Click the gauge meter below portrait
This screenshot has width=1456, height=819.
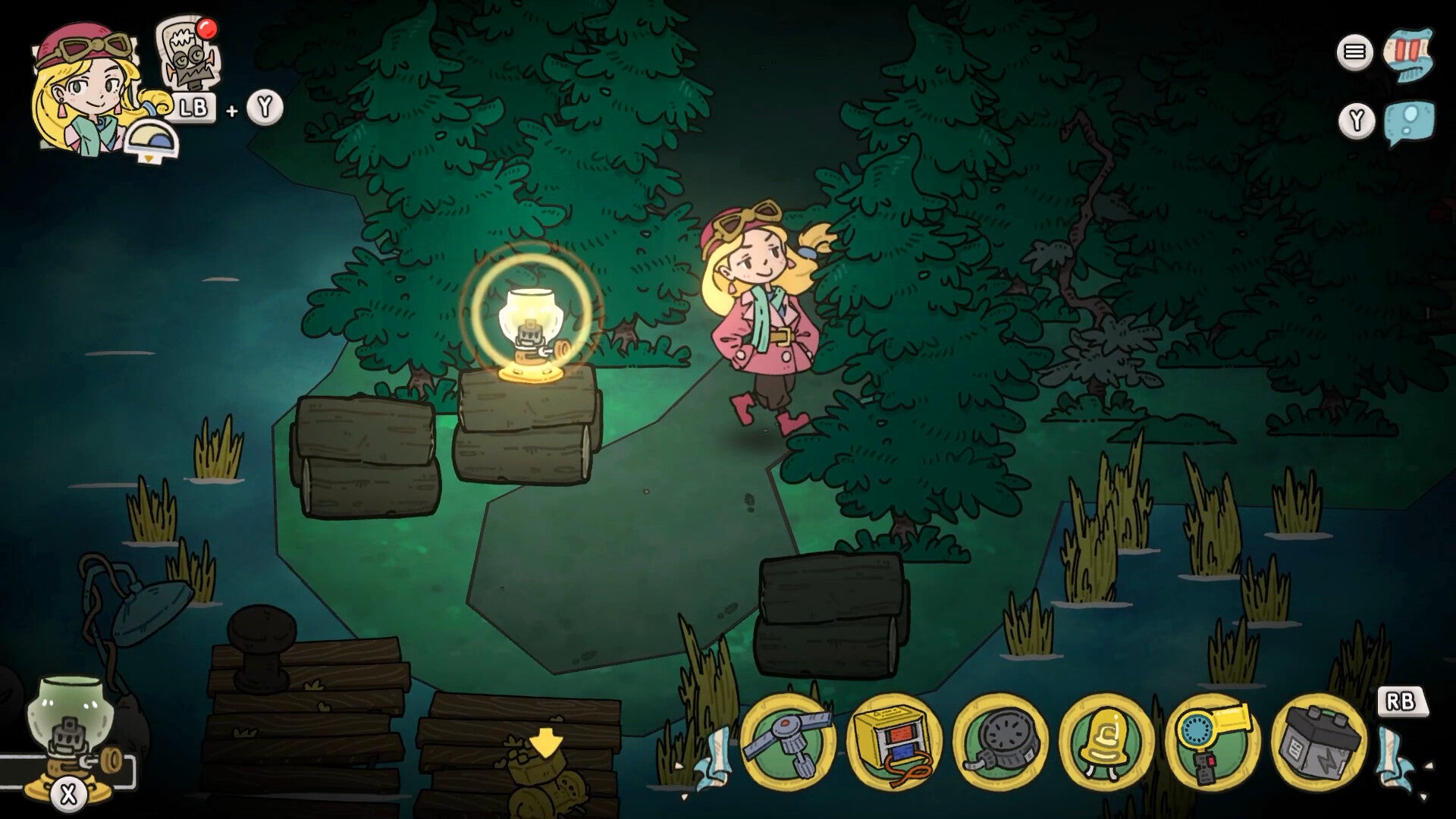pos(152,140)
